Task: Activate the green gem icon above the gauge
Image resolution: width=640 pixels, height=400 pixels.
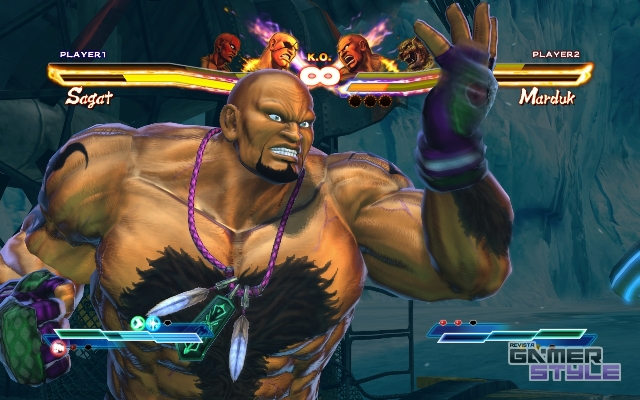Action: (138, 323)
